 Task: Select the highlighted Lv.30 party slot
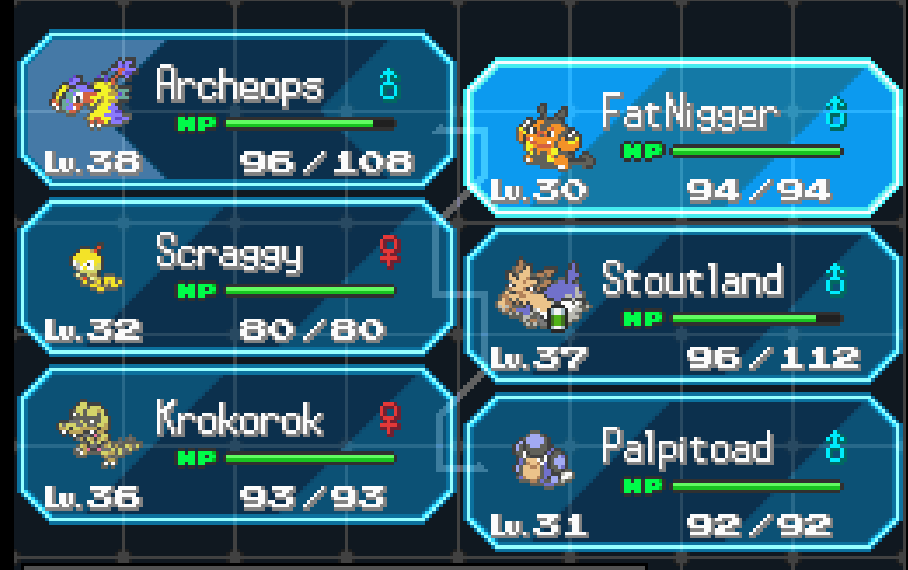point(682,138)
